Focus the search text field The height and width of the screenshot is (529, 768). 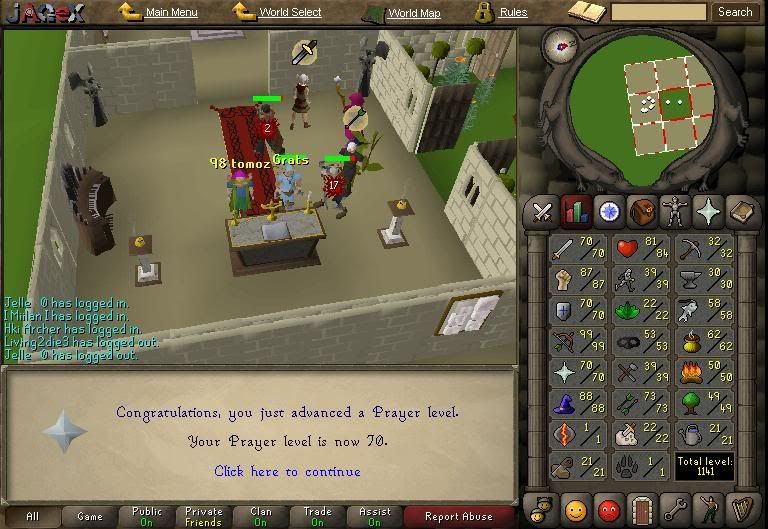point(659,12)
